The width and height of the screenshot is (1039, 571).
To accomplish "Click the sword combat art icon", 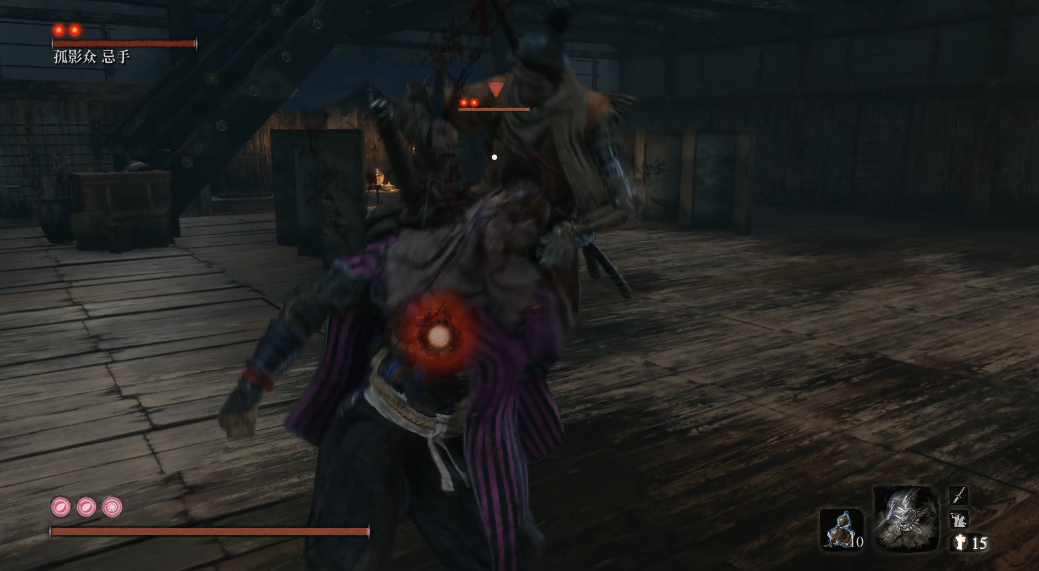I will point(958,495).
